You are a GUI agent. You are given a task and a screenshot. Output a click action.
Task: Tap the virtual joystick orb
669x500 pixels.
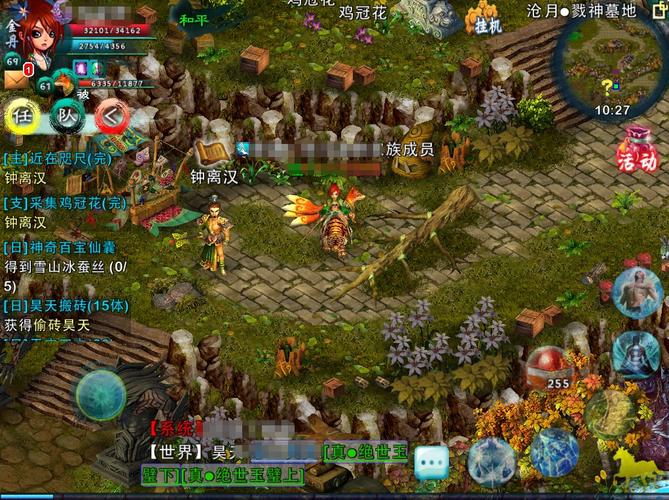101,395
